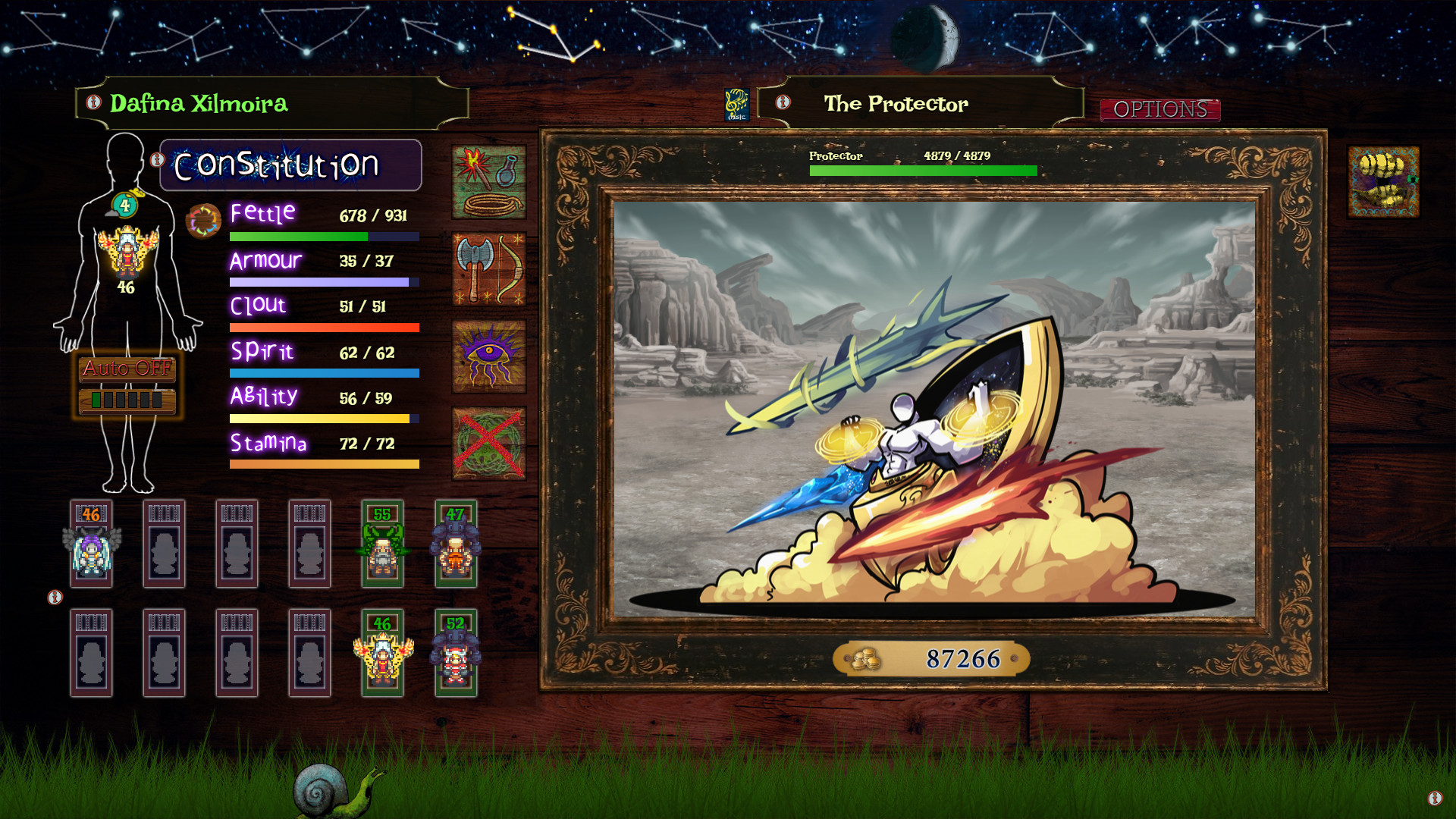
Task: Select the level 55 party member portrait
Action: pos(383,544)
